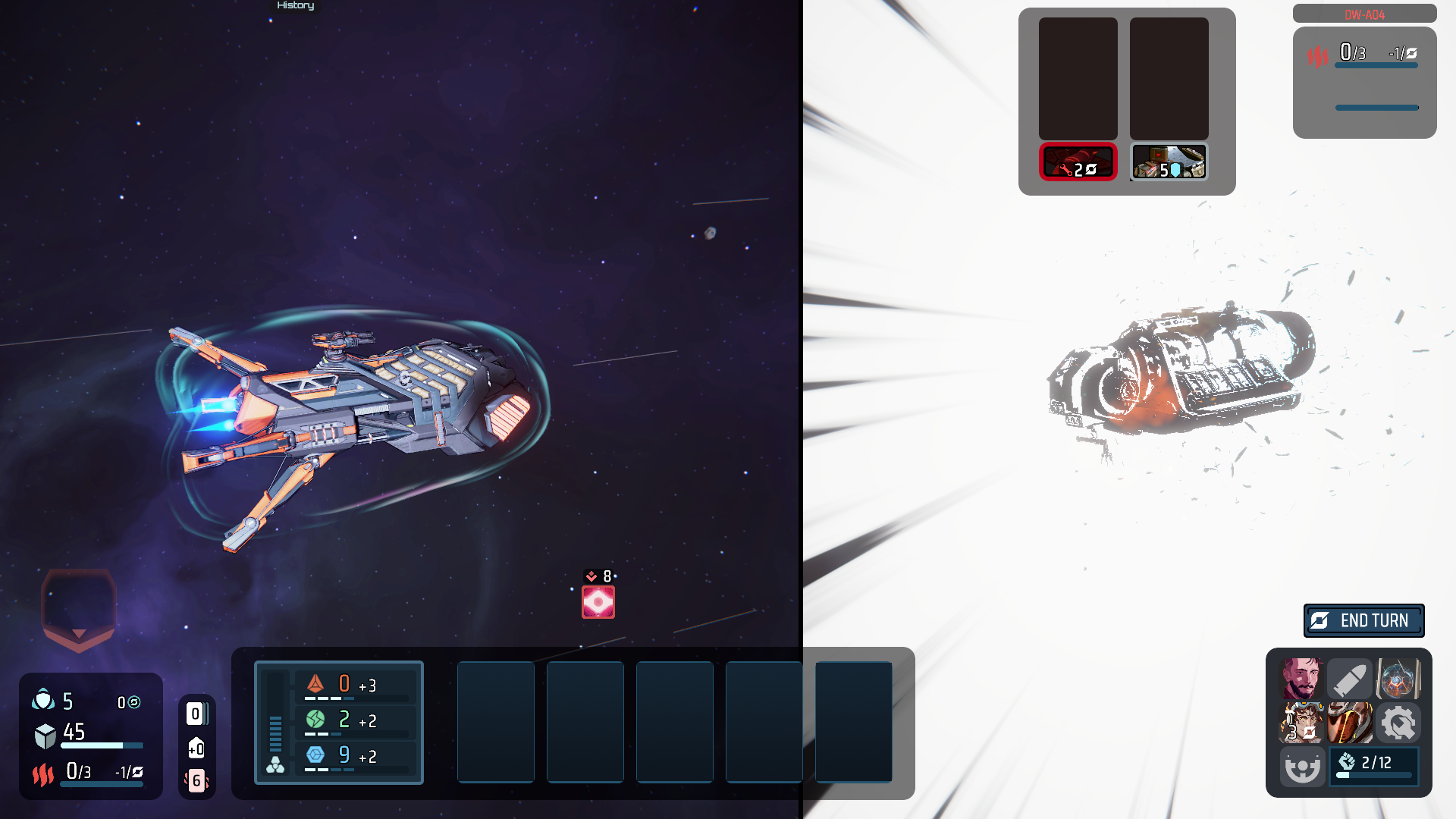Select the bullet ammo icon
Image resolution: width=1456 pixels, height=819 pixels.
[1350, 679]
